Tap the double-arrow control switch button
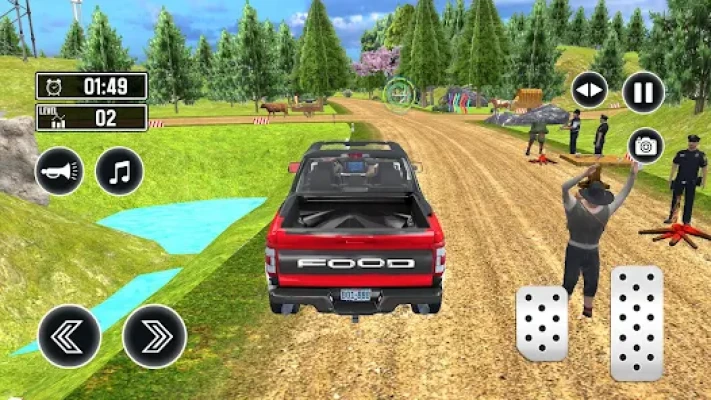This screenshot has height=400, width=711. pos(589,90)
